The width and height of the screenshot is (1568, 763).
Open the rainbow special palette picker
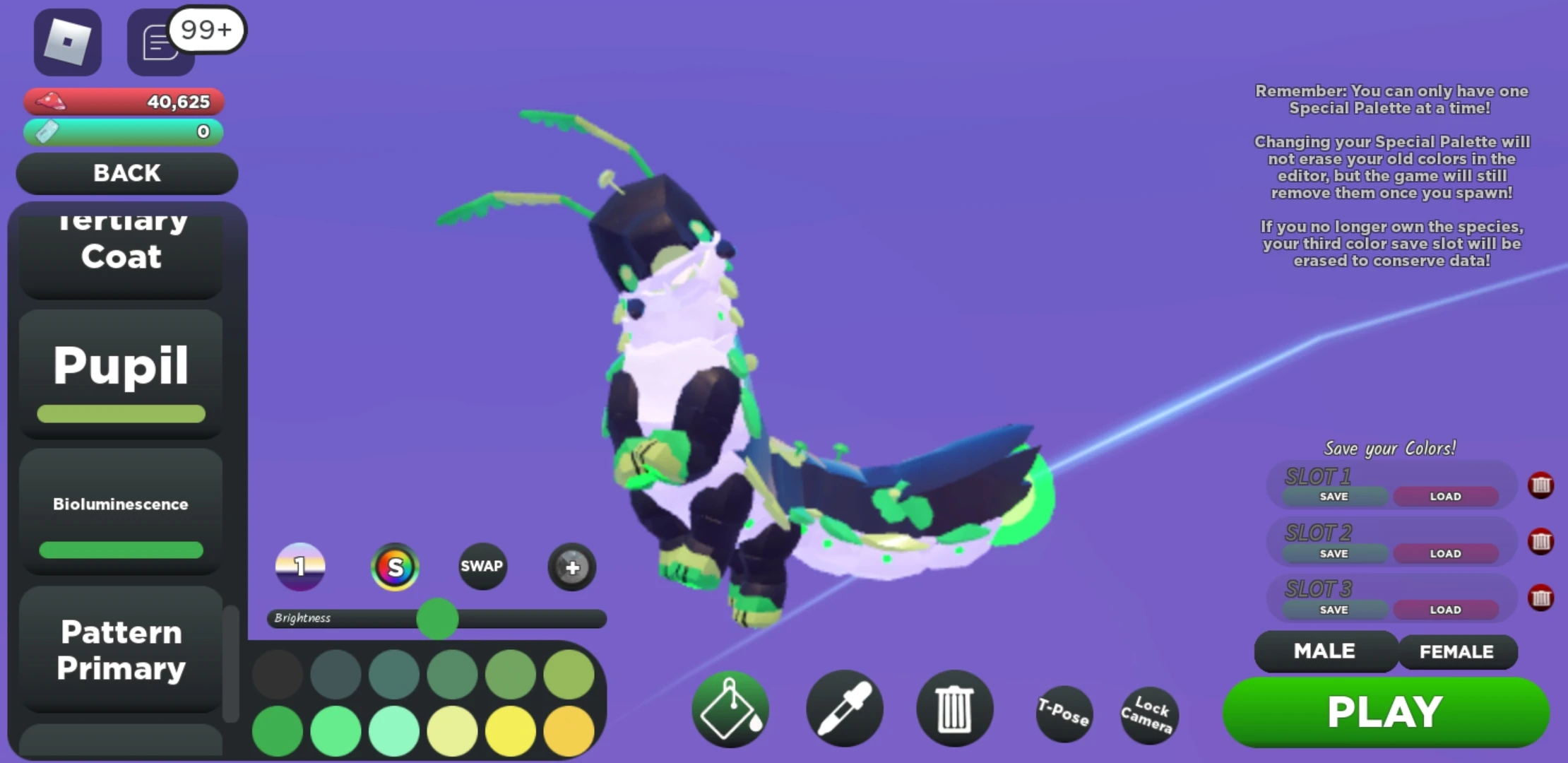(x=395, y=566)
